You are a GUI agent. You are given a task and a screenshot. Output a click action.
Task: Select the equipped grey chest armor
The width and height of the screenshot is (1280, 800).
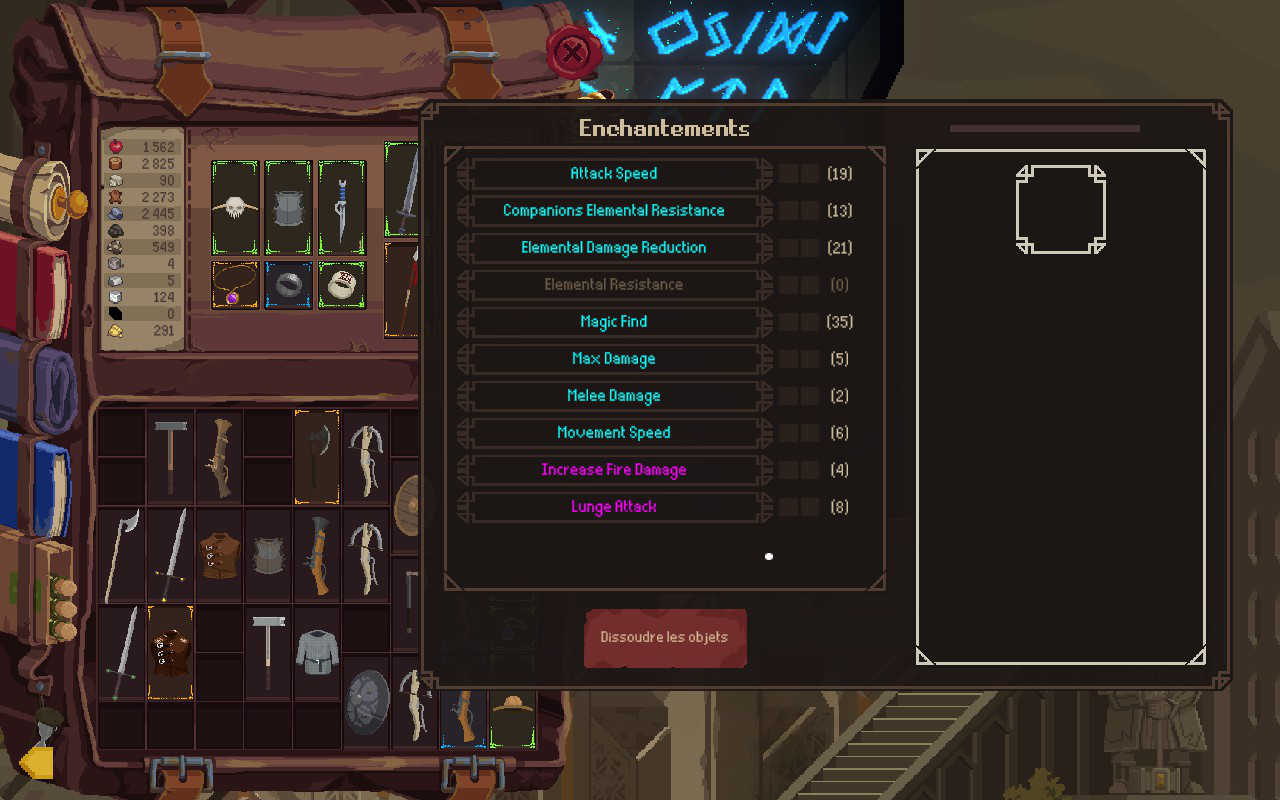point(288,208)
